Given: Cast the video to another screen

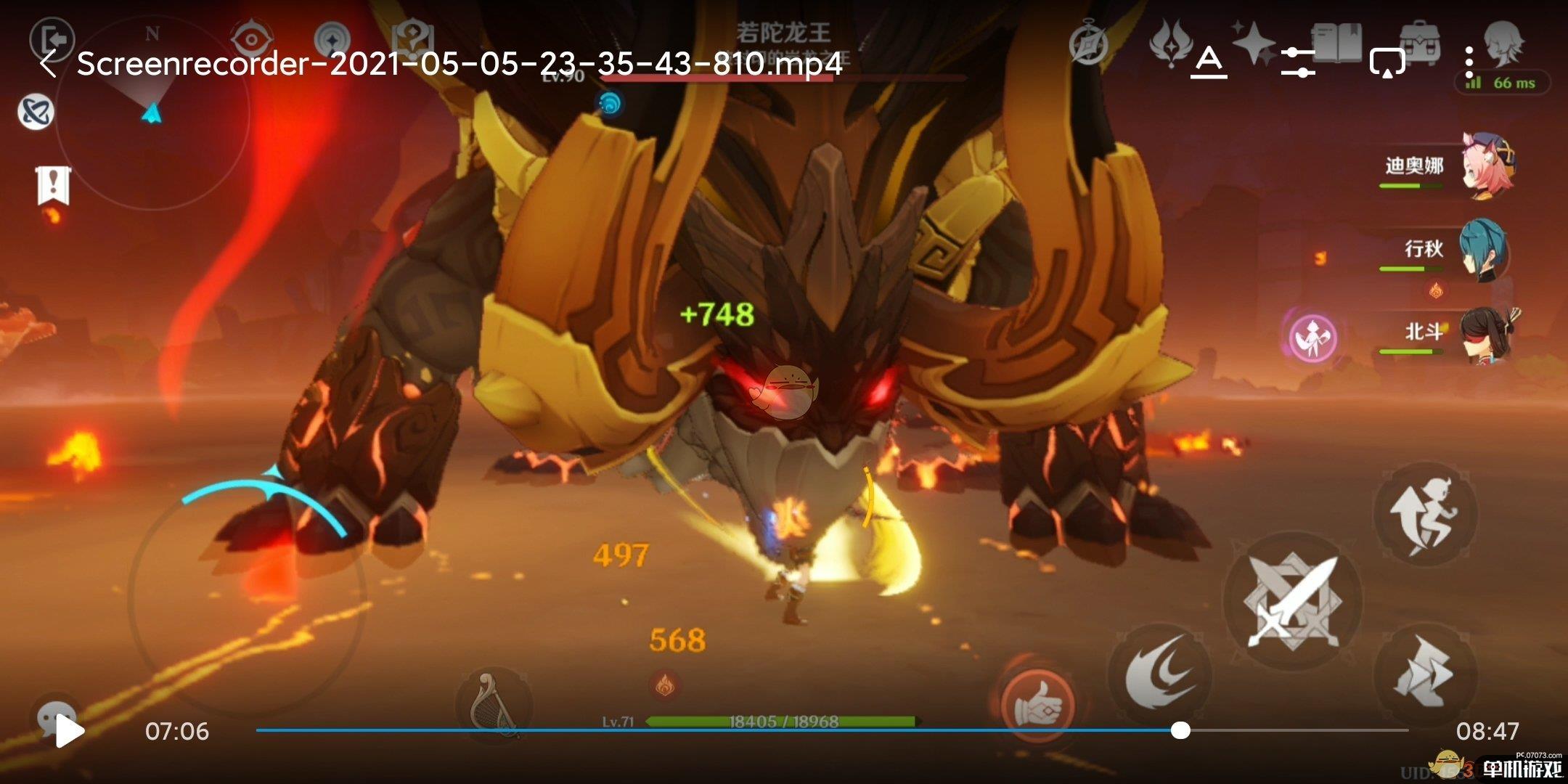Looking at the screenshot, I should tap(1387, 63).
